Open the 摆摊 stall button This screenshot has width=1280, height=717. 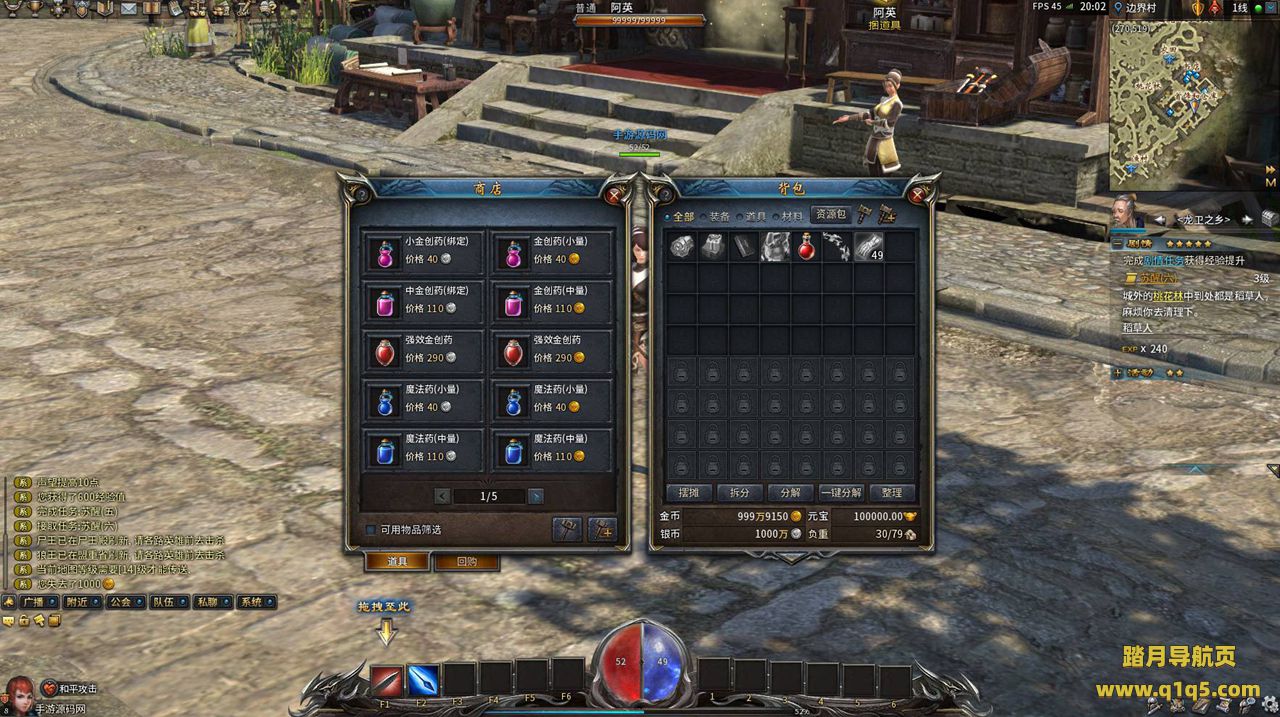coord(689,493)
